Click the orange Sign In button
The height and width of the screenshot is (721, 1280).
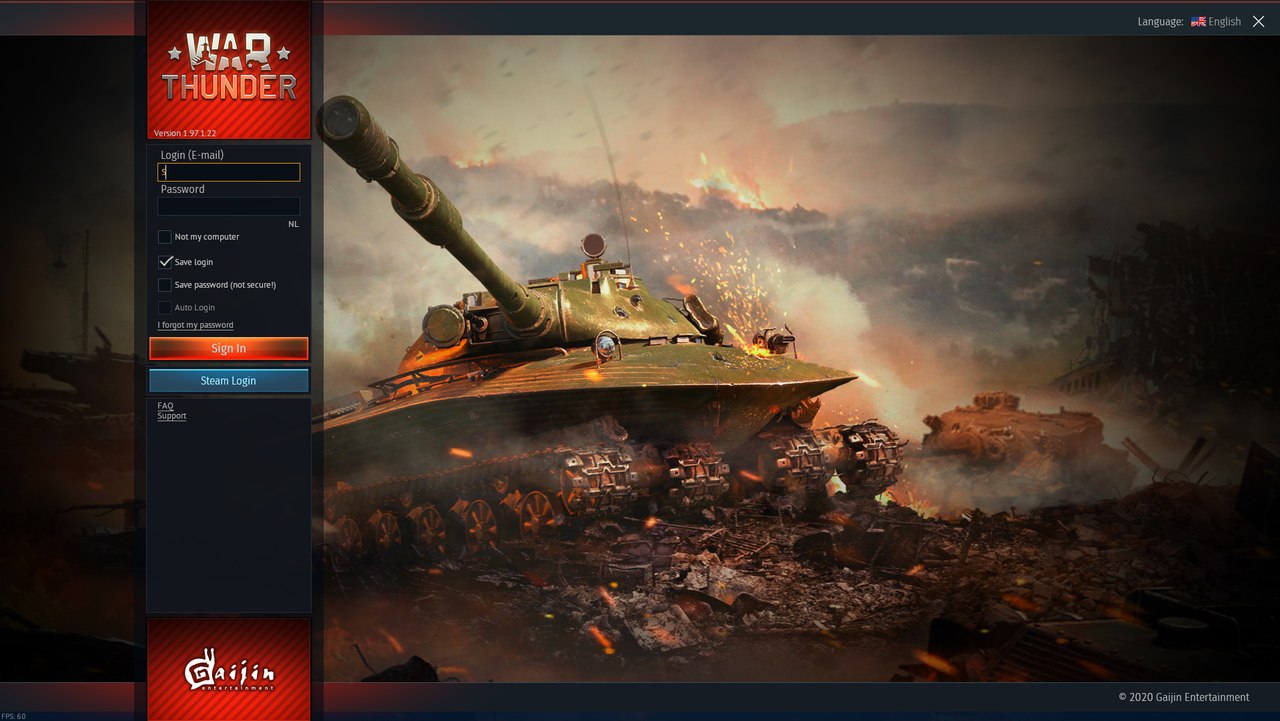(229, 348)
